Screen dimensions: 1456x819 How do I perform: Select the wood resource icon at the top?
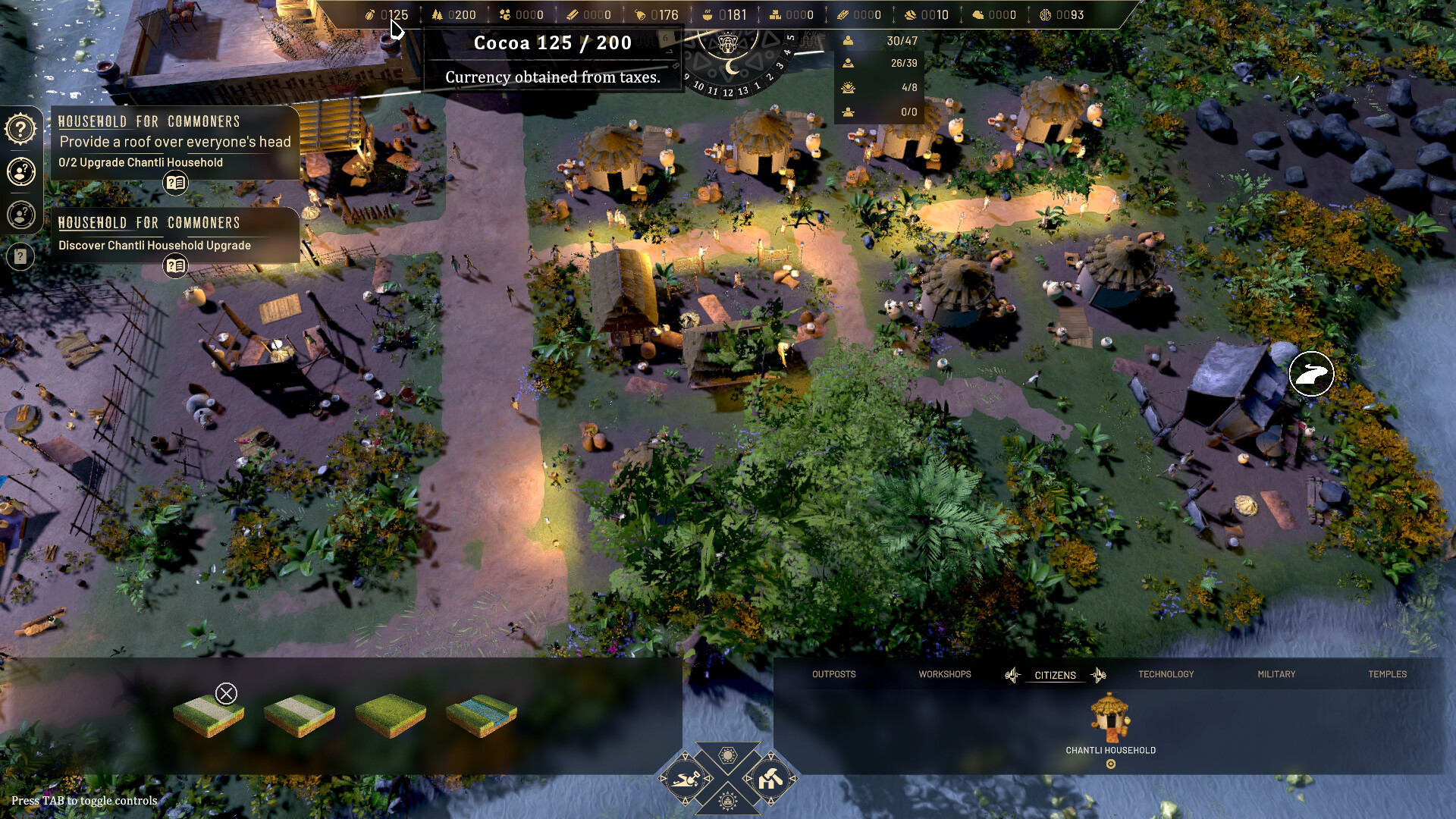tap(437, 14)
